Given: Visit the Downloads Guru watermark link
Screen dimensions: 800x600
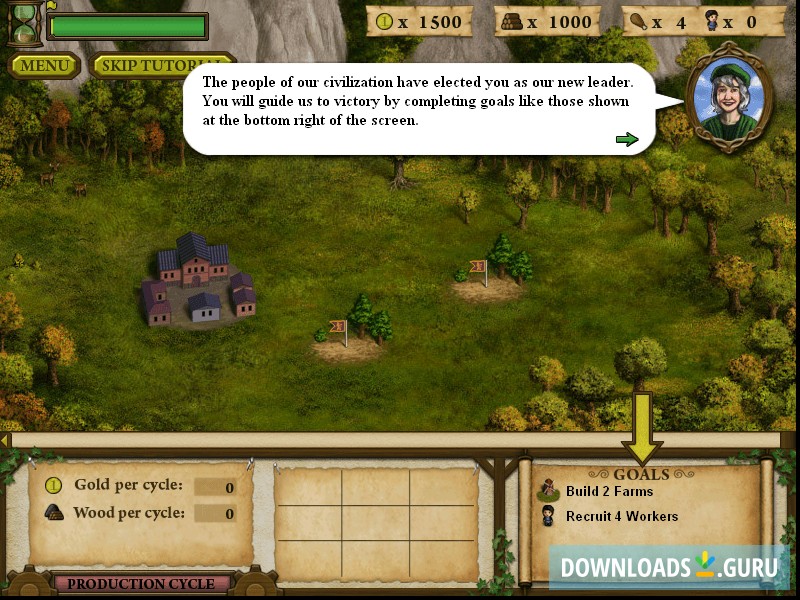Looking at the screenshot, I should 669,567.
